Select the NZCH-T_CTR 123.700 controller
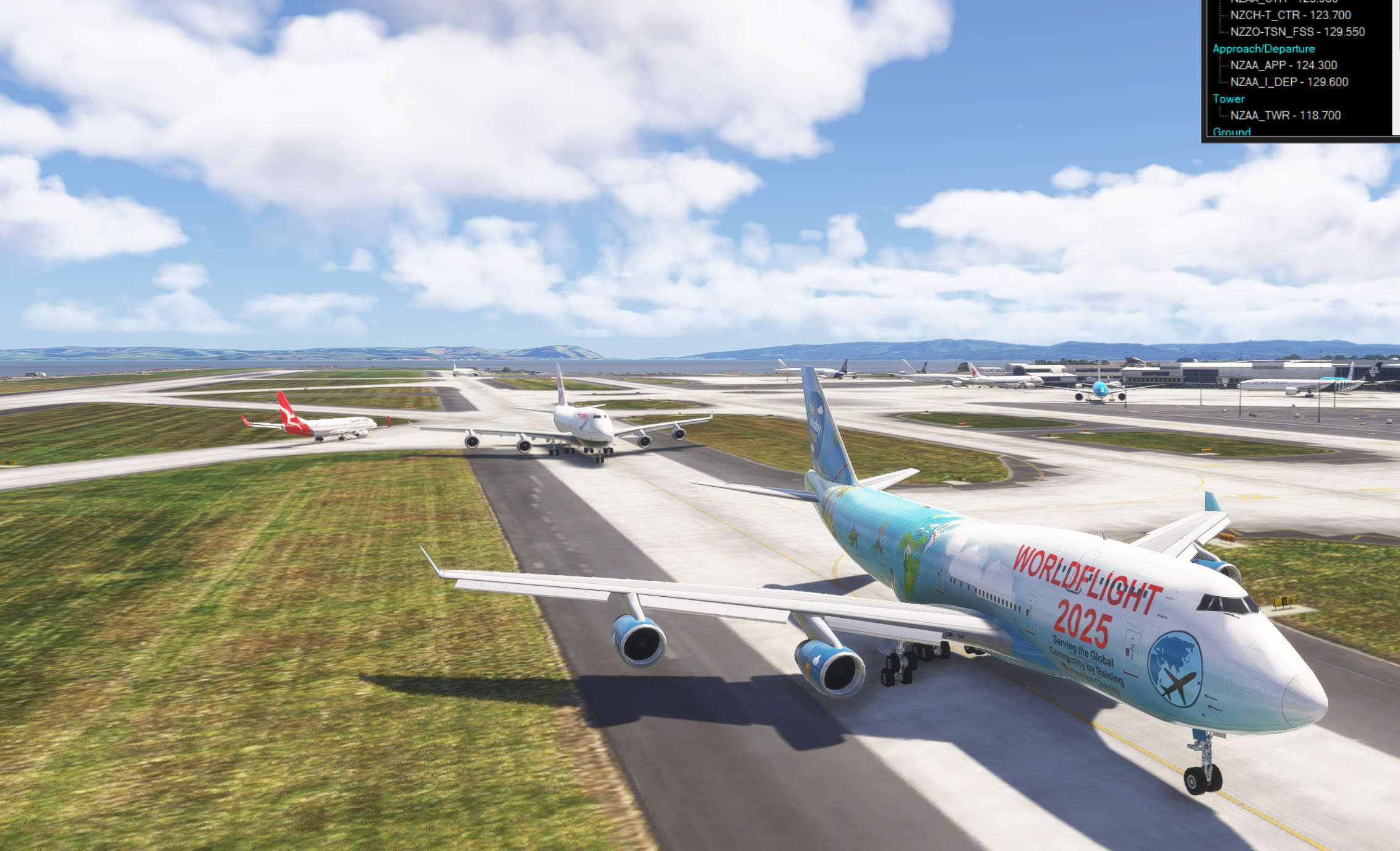The image size is (1400, 851). [1290, 15]
